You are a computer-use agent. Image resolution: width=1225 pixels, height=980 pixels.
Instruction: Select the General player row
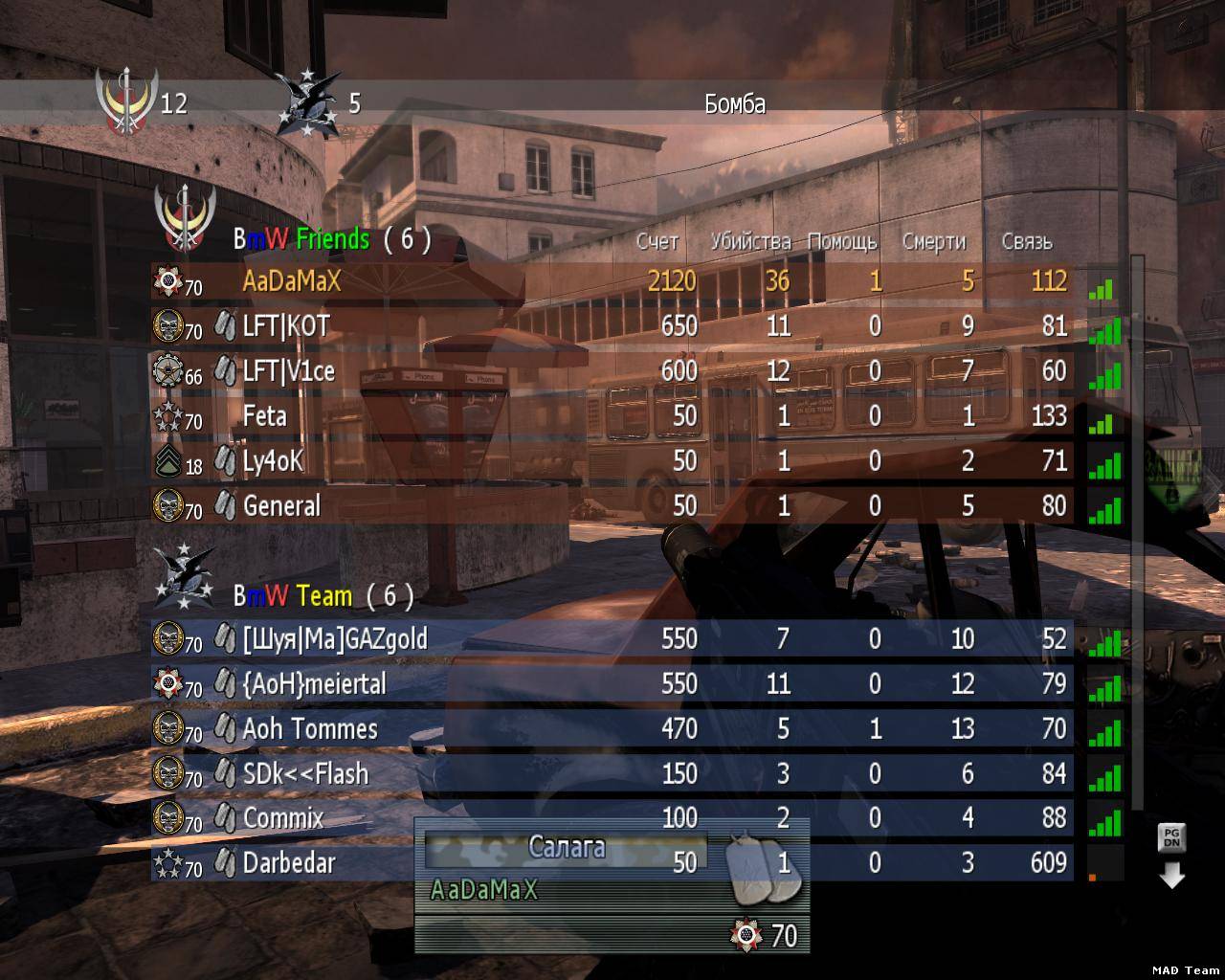(612, 505)
